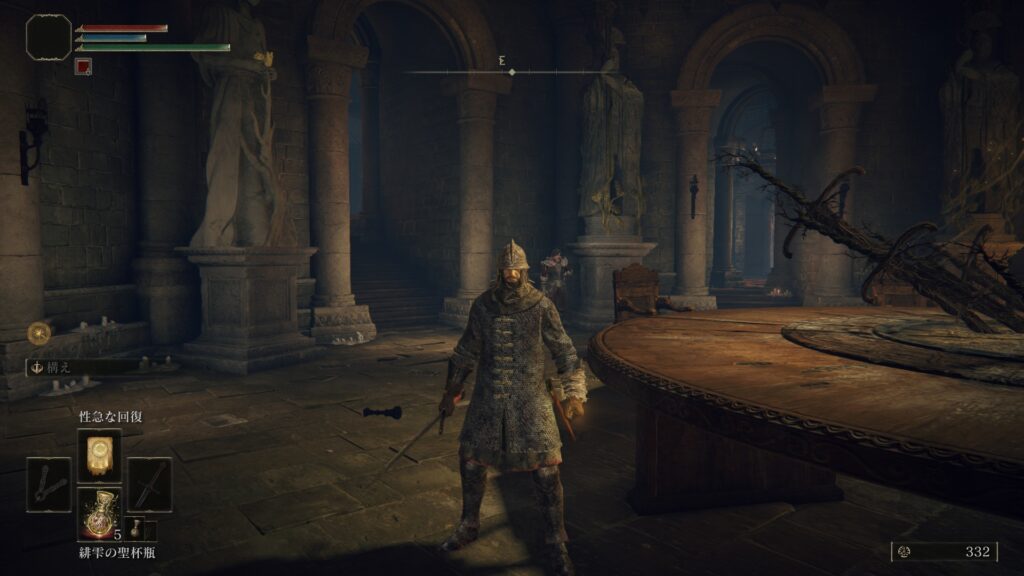Viewport: 1024px width, 576px height.
Task: Select the left-hand armament slot
Action: point(49,485)
